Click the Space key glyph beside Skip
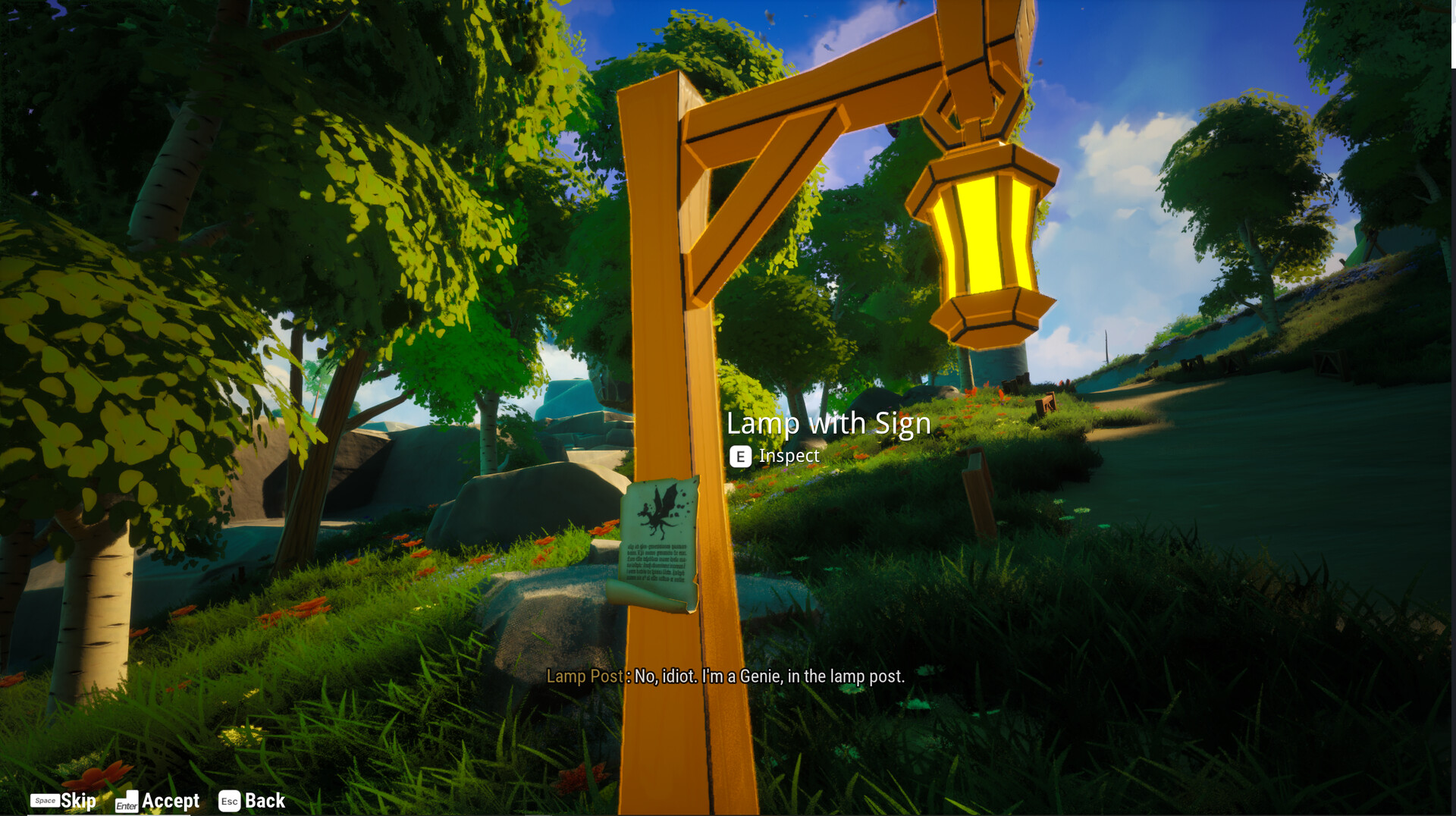This screenshot has height=816, width=1456. (x=45, y=799)
